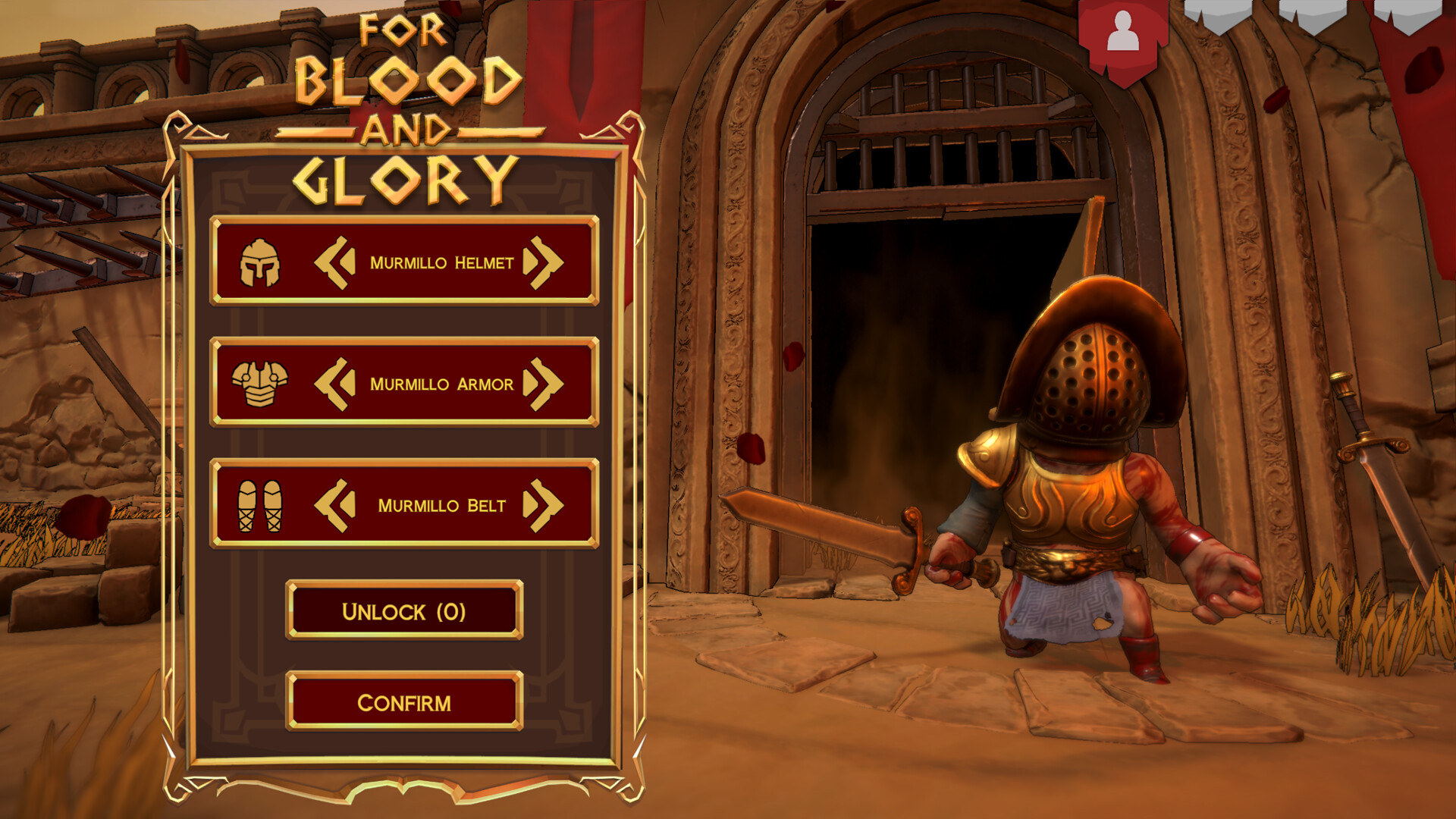Switch to the next belt option
1456x819 pixels.
click(x=548, y=504)
